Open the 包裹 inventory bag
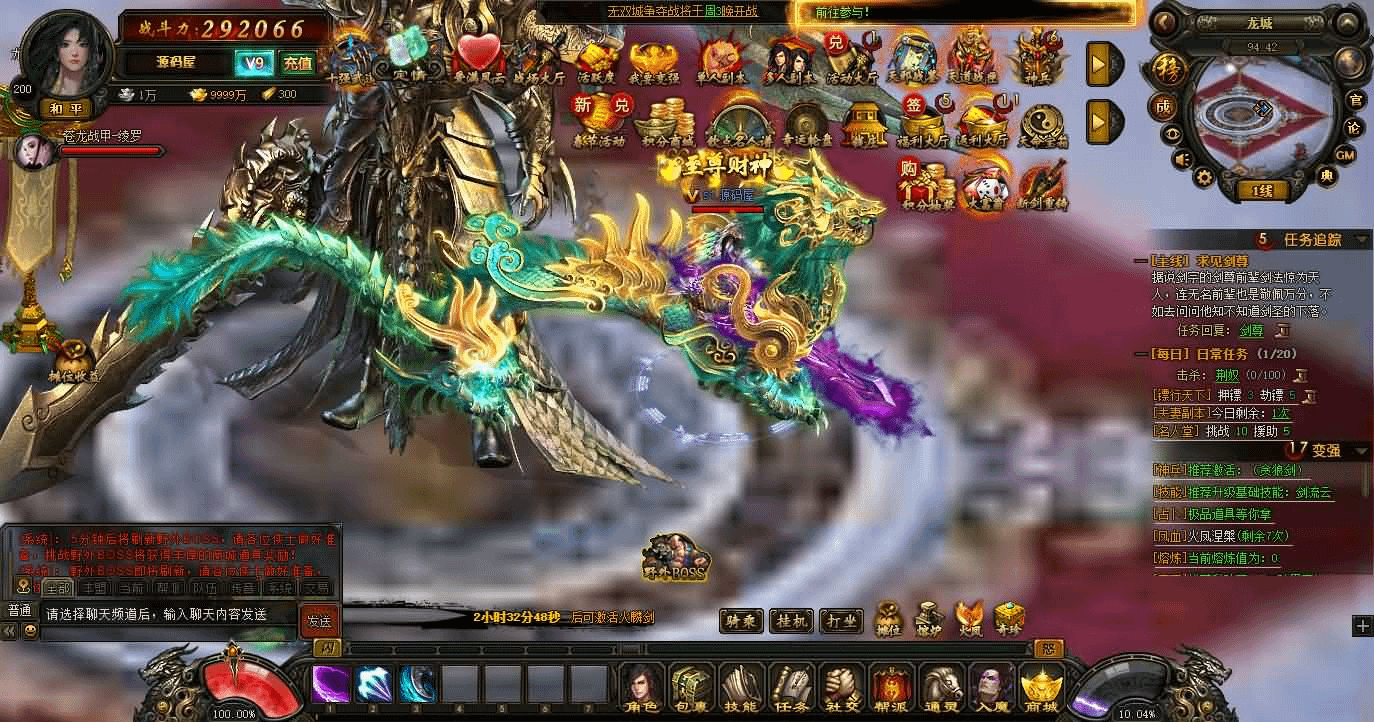 pyautogui.click(x=692, y=686)
